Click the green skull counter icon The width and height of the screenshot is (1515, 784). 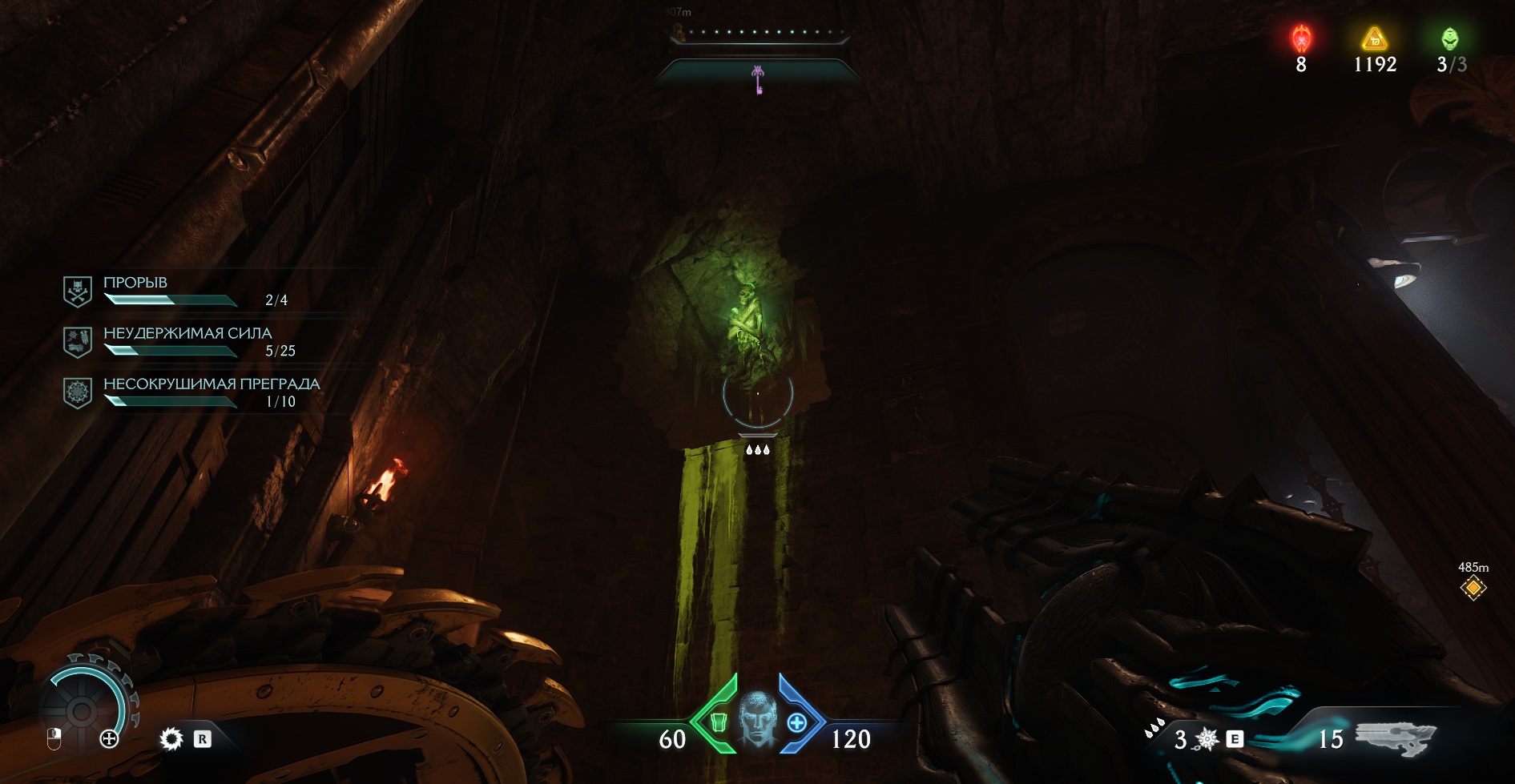click(x=1450, y=38)
